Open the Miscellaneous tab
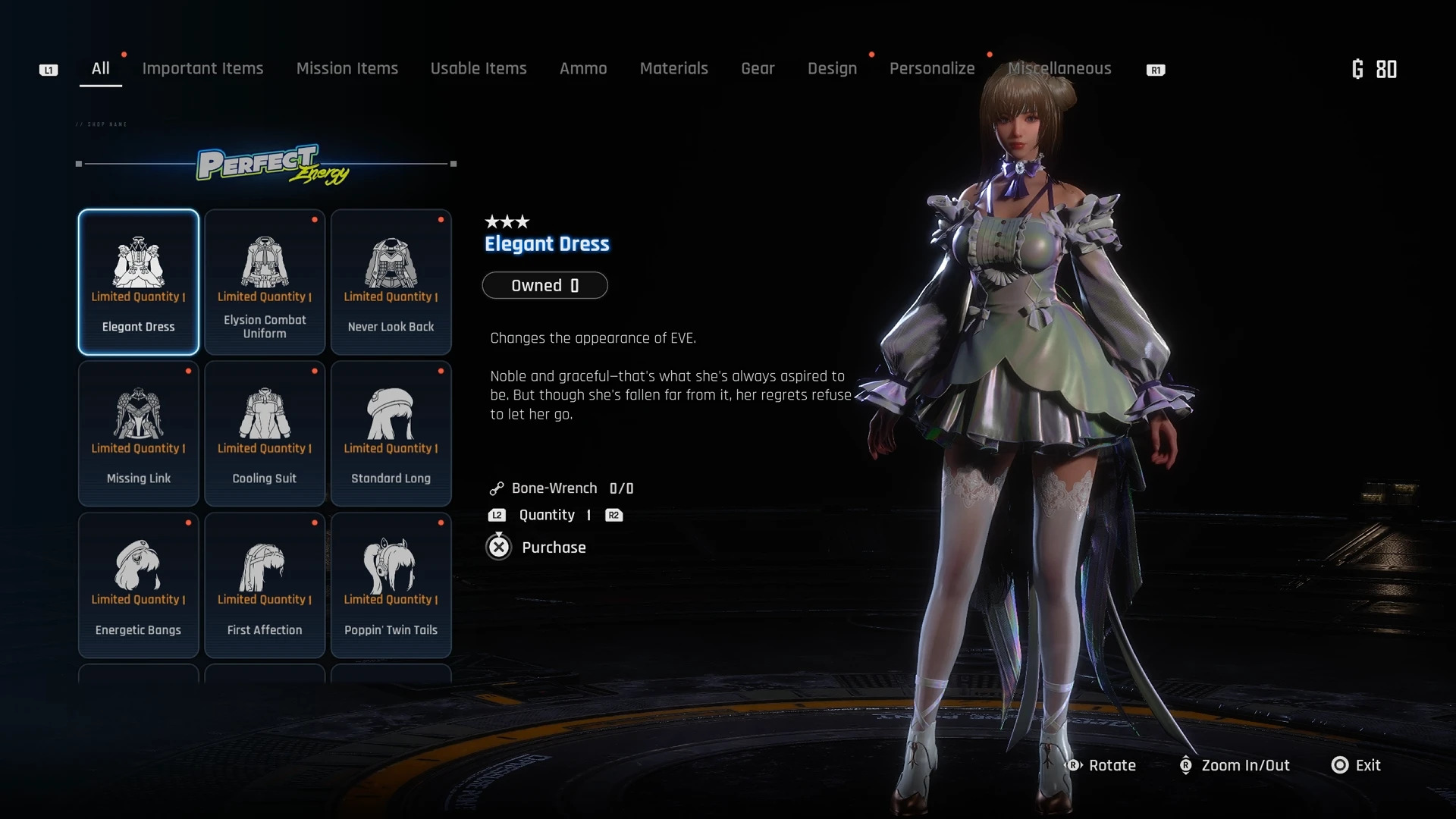This screenshot has width=1456, height=819. click(x=1059, y=68)
